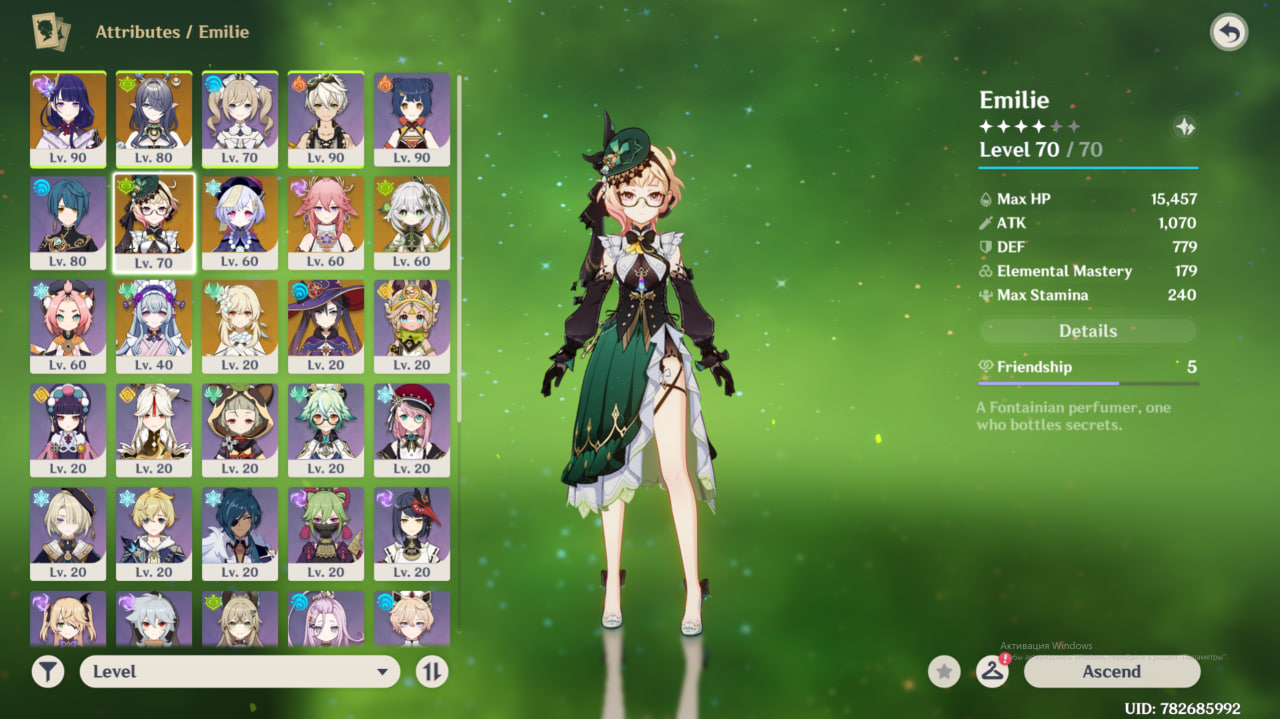The image size is (1280, 719).
Task: Open Emilie's attribute Details
Action: [1087, 331]
